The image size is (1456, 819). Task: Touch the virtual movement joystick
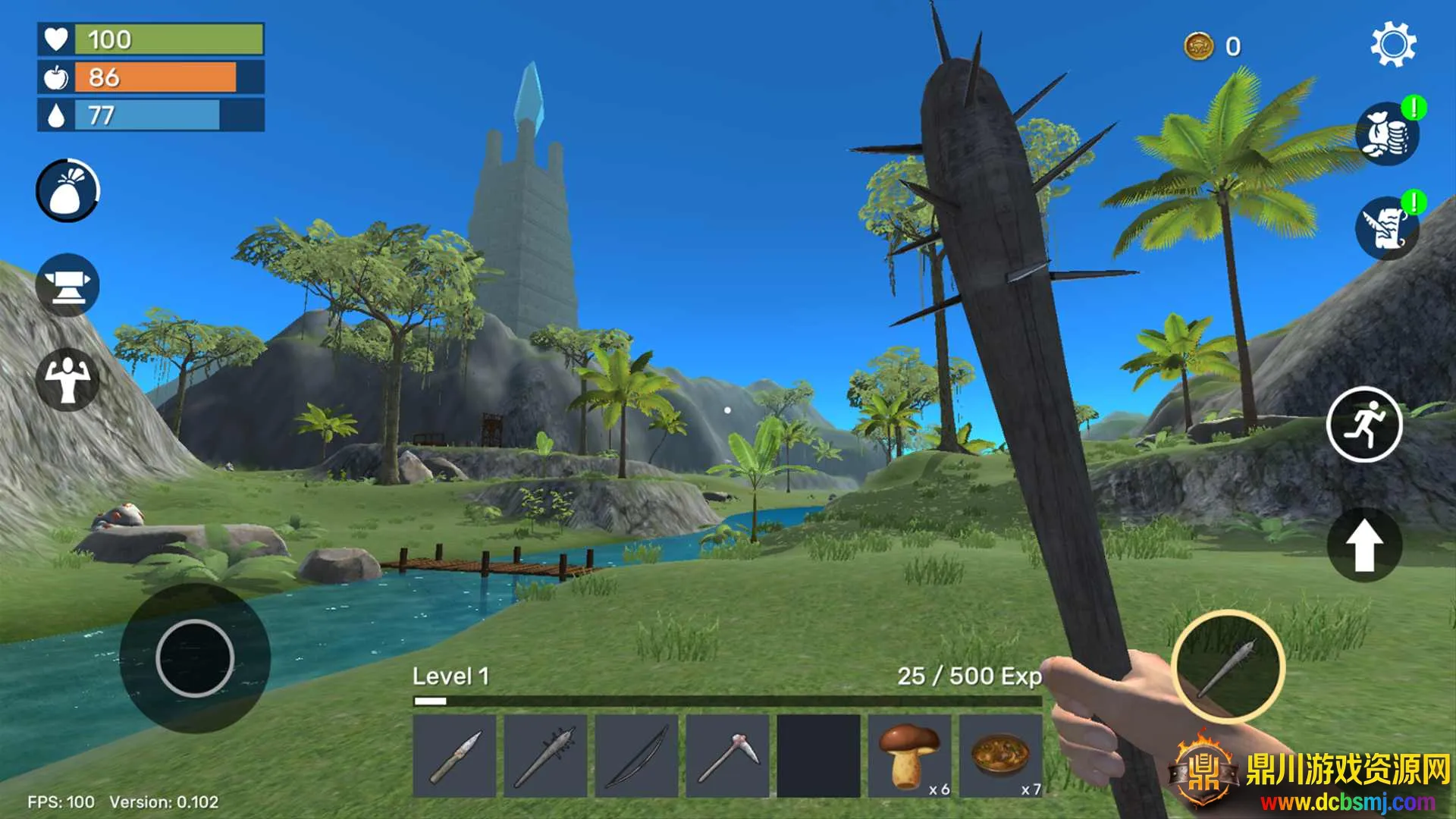[195, 657]
